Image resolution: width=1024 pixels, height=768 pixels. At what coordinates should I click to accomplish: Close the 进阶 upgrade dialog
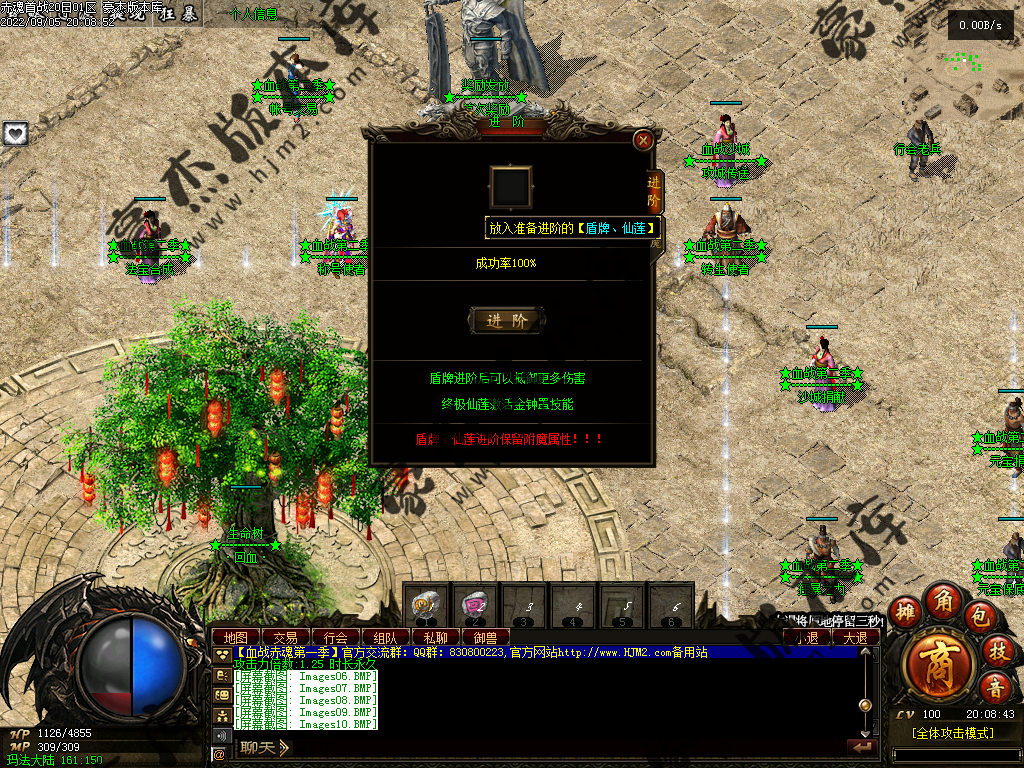click(x=643, y=140)
